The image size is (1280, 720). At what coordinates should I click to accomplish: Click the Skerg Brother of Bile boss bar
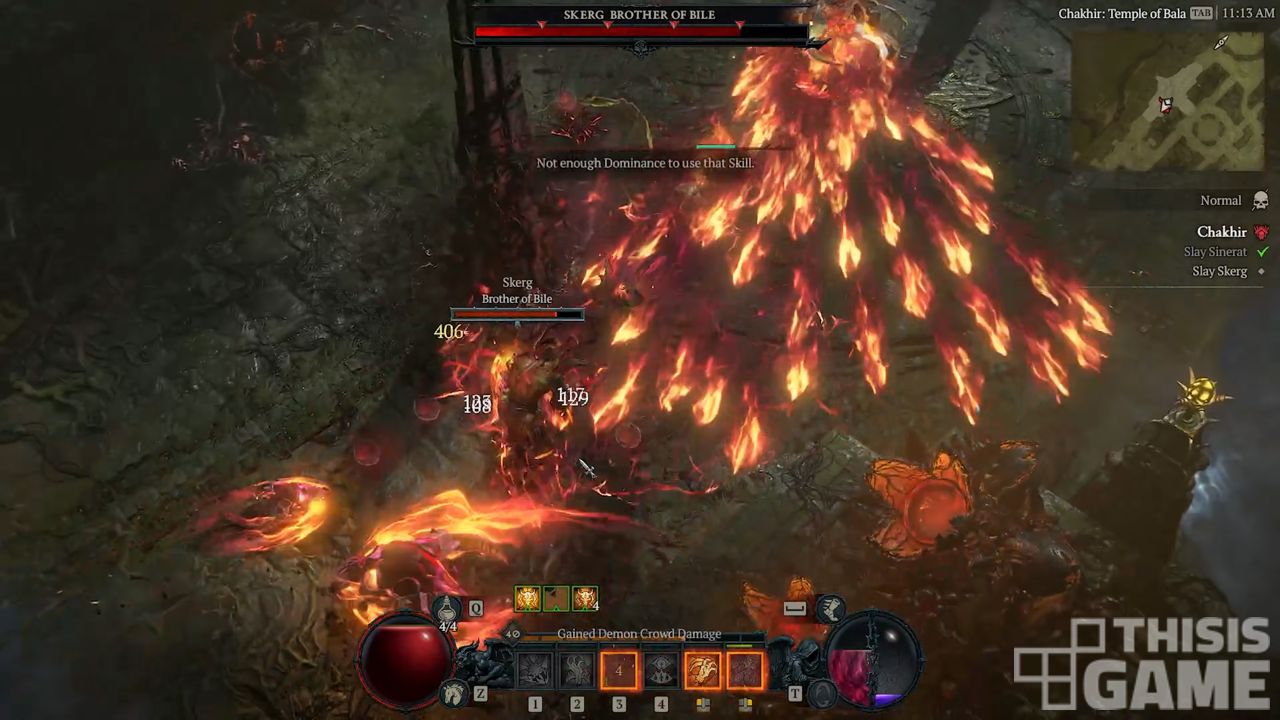640,32
